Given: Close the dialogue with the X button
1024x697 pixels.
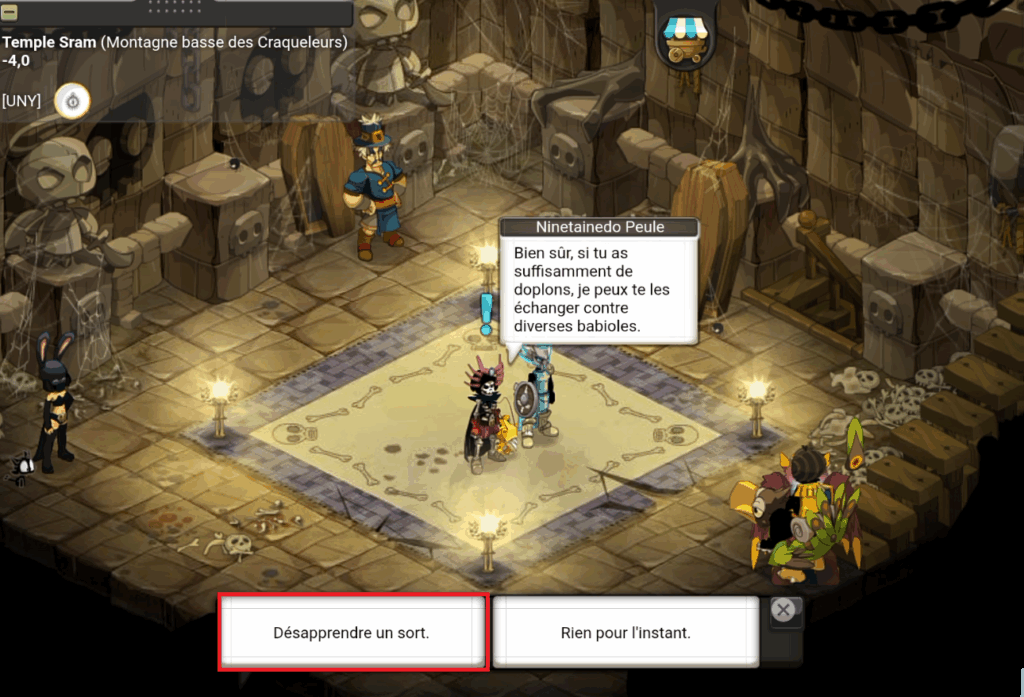Looking at the screenshot, I should [785, 610].
